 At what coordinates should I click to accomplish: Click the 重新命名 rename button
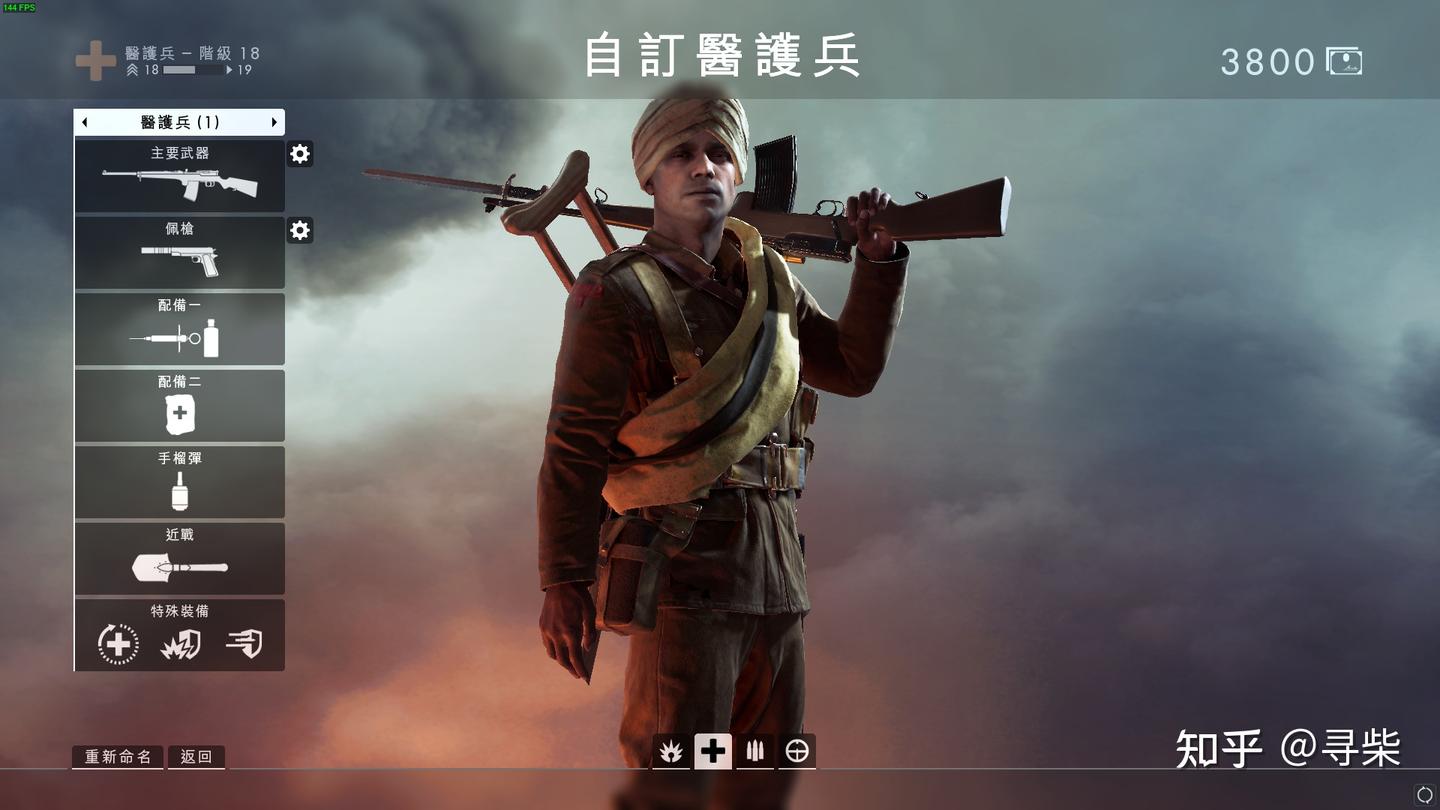[x=117, y=757]
